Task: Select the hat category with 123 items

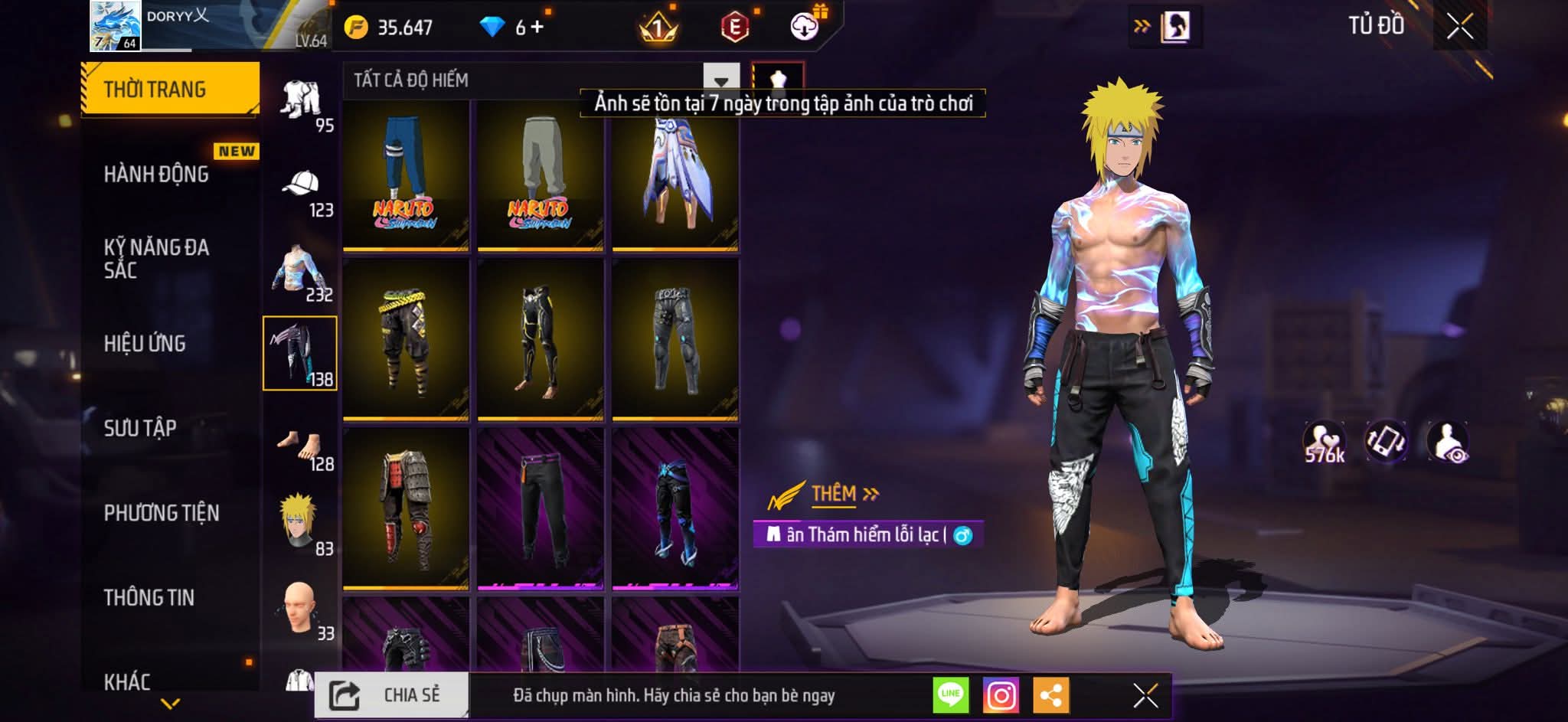Action: pos(301,191)
